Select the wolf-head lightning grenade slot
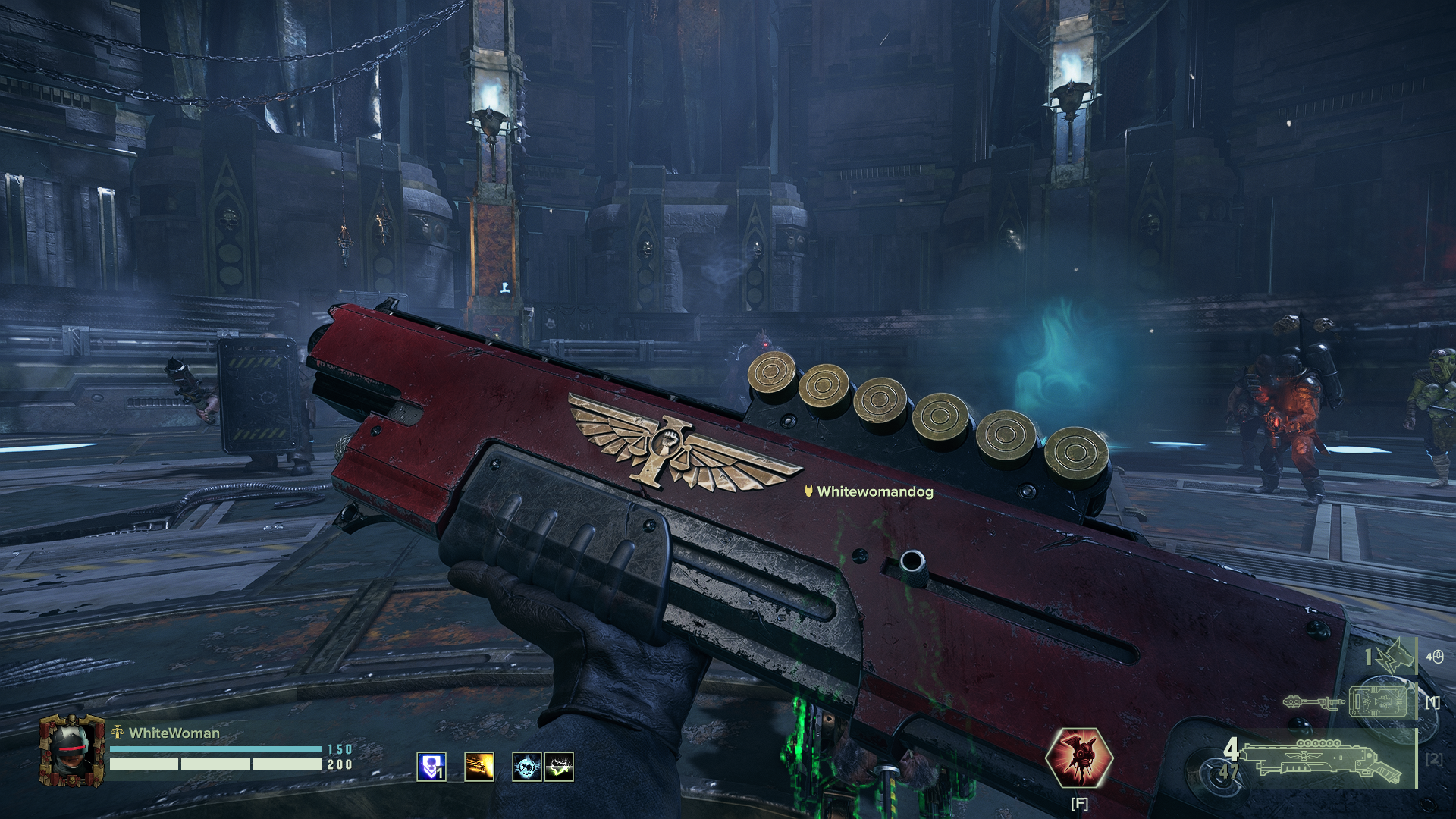 coord(1392,657)
